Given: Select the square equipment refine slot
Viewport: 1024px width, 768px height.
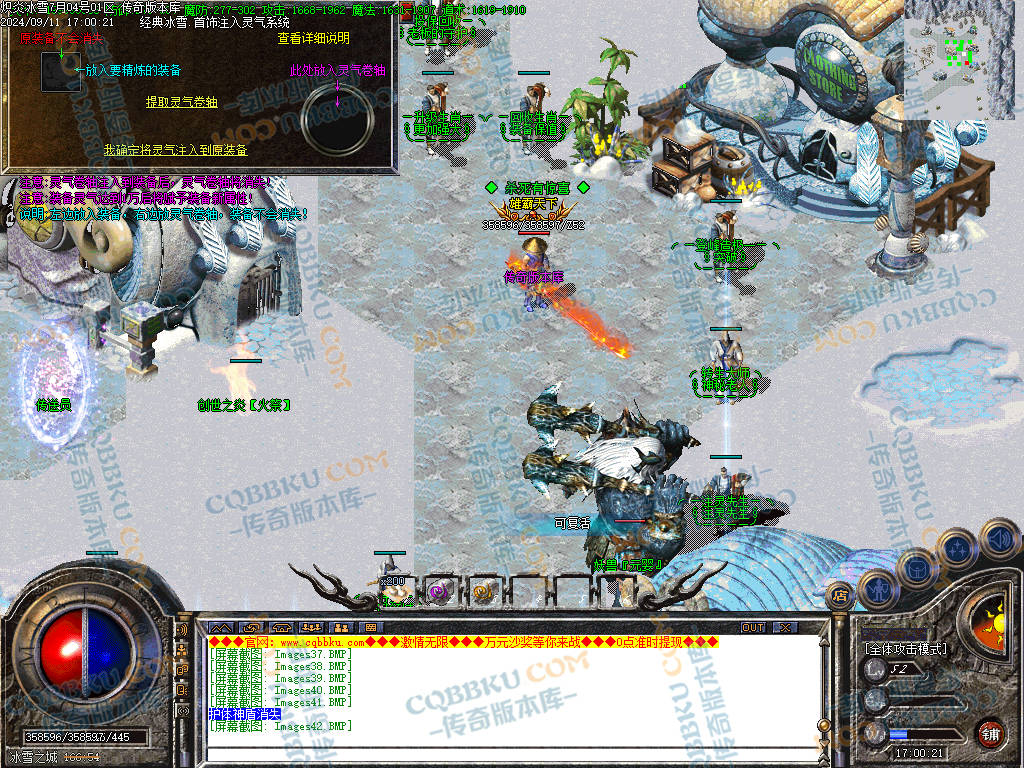Looking at the screenshot, I should (x=60, y=72).
